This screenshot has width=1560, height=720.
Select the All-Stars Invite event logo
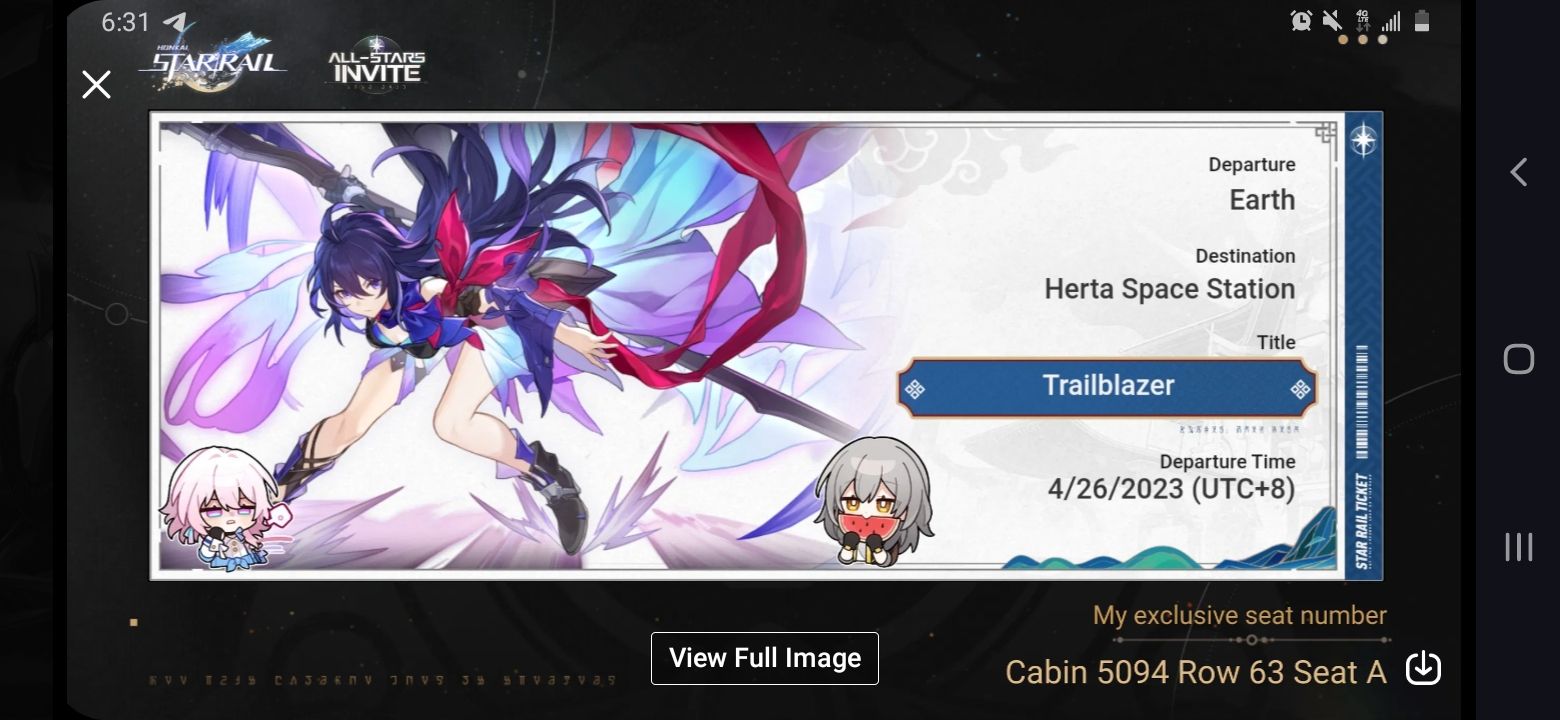click(x=375, y=62)
